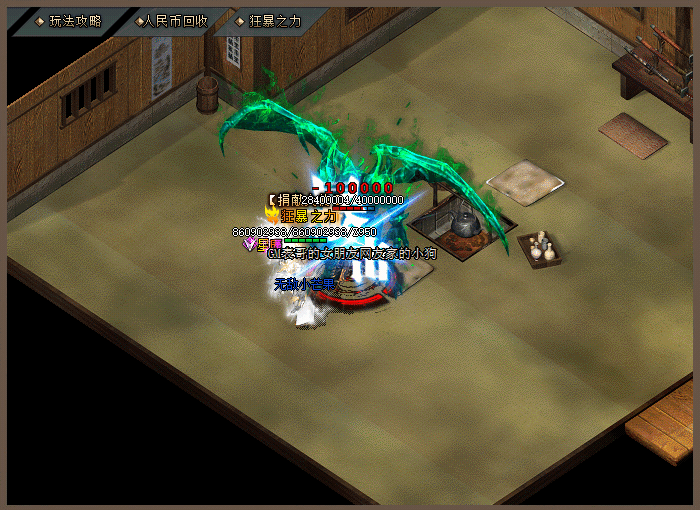Image resolution: width=700 pixels, height=510 pixels.
Task: Open the 人民币回收 recycling menu
Action: pos(170,21)
